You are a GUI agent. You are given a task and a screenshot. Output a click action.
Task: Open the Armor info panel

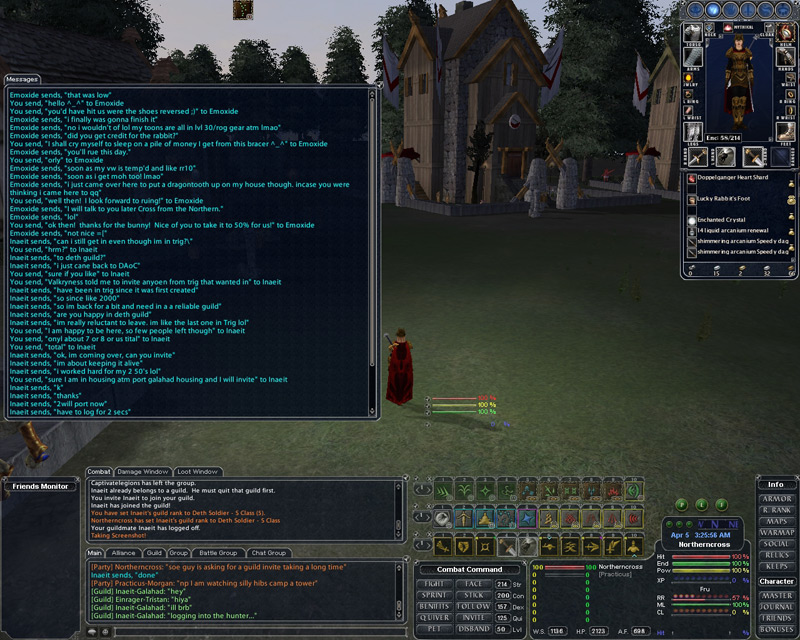click(777, 498)
